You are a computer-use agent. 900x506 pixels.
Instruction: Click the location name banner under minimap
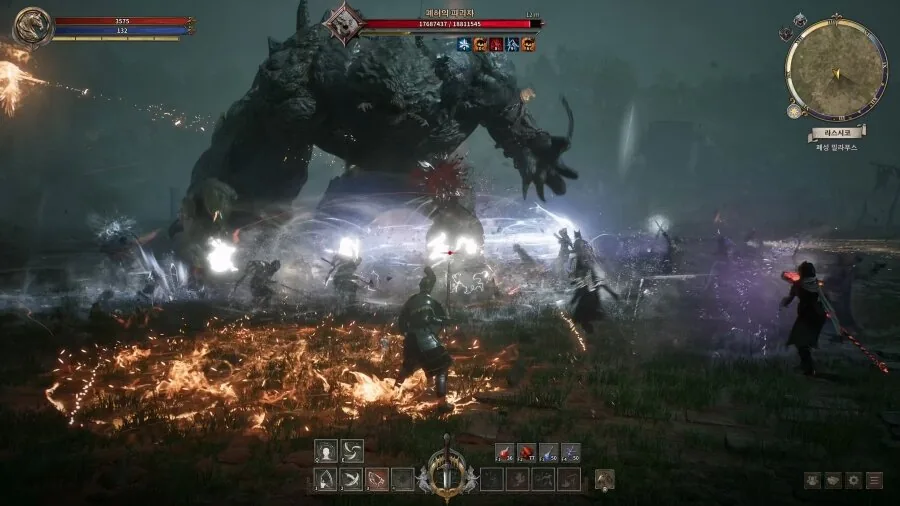[x=836, y=132]
